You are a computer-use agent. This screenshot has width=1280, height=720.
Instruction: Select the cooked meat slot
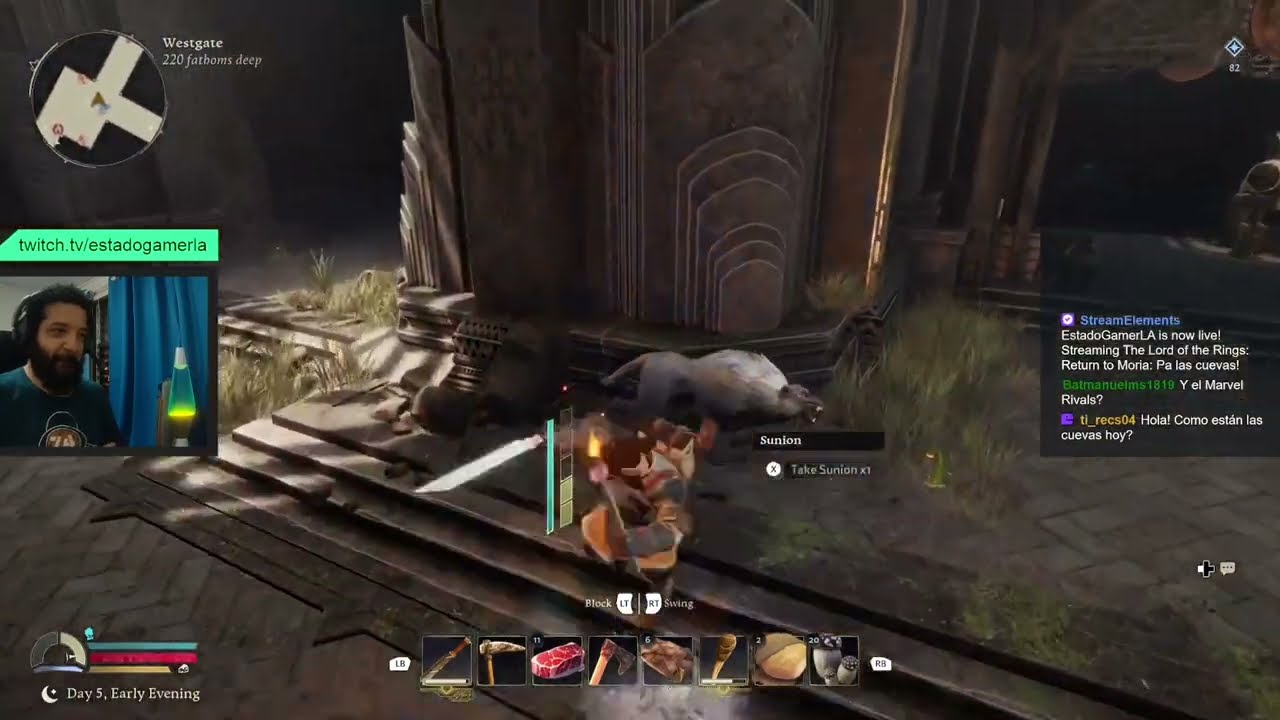tap(667, 661)
